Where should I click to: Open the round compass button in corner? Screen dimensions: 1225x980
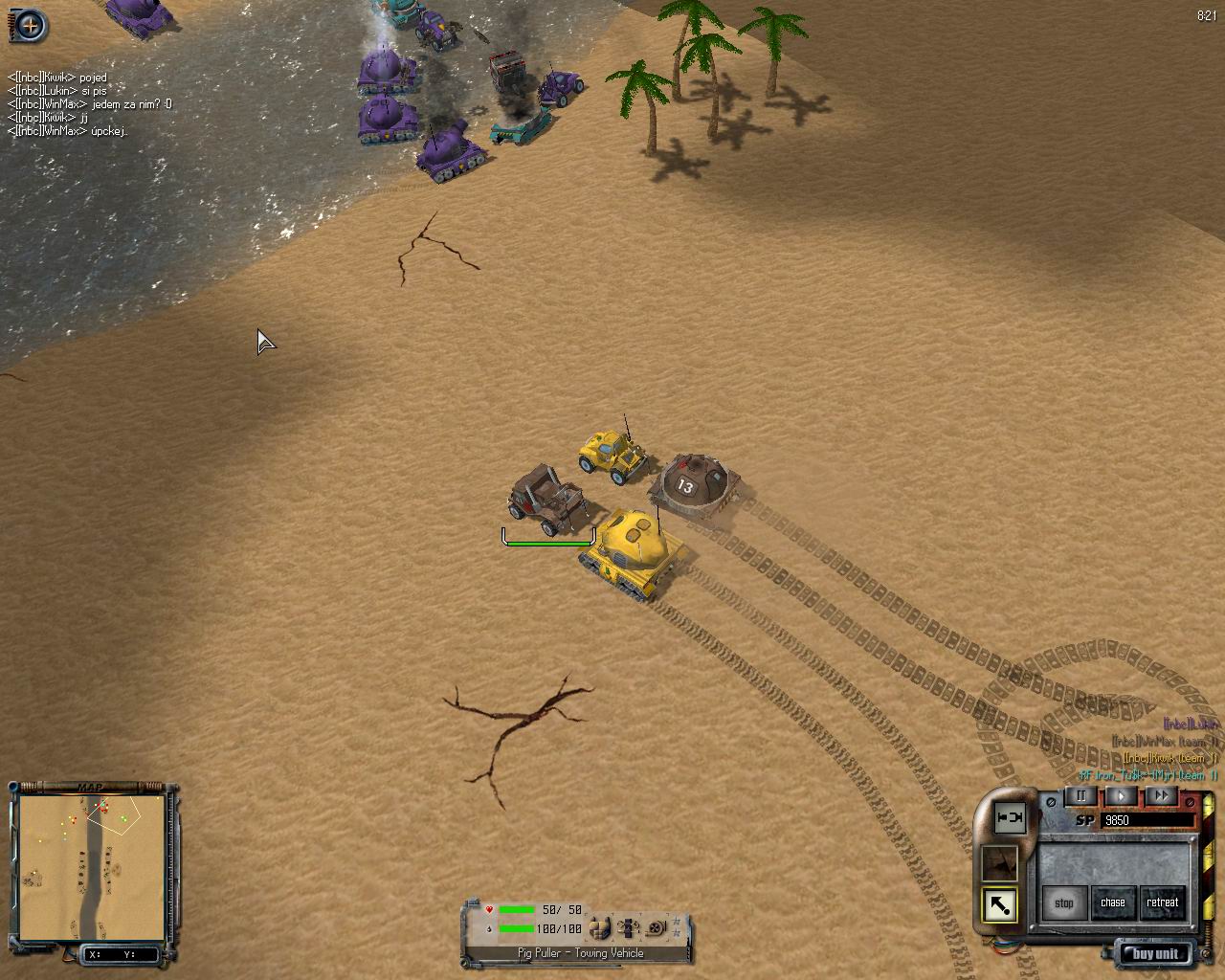pyautogui.click(x=29, y=25)
